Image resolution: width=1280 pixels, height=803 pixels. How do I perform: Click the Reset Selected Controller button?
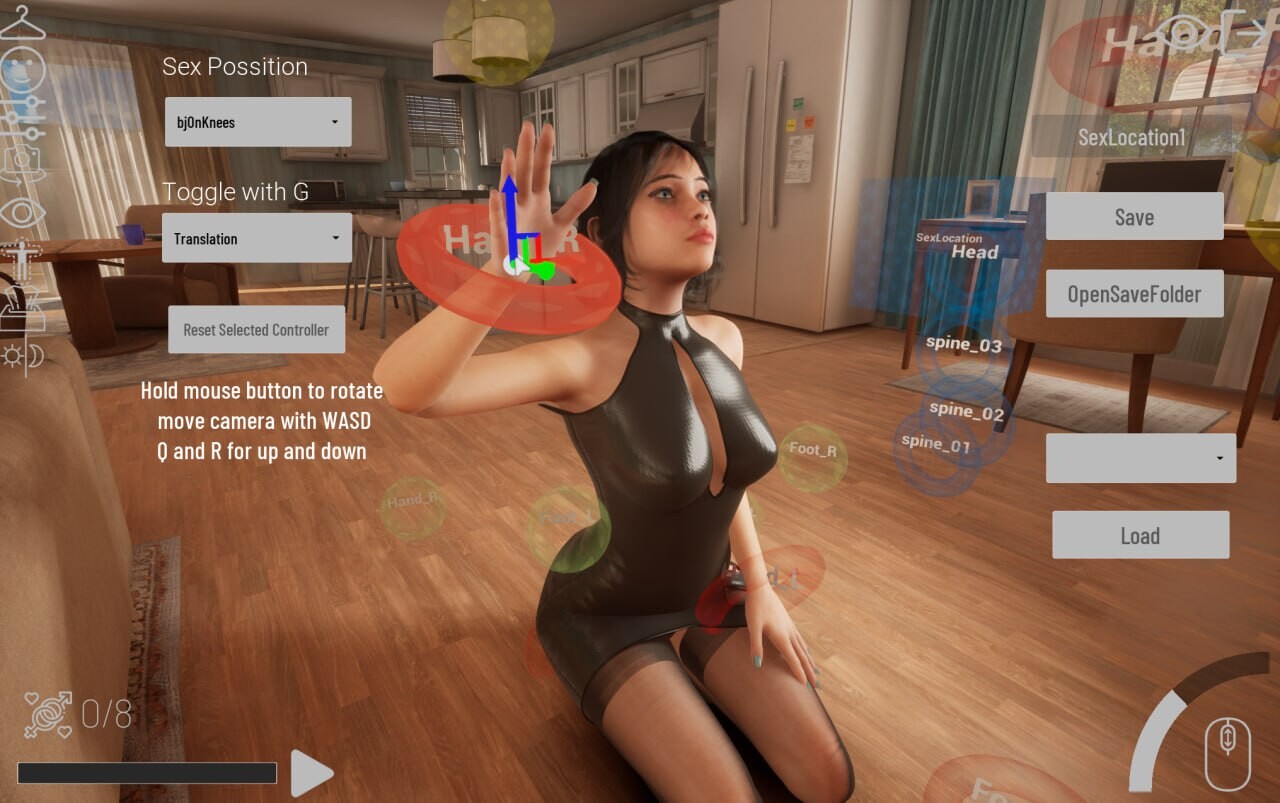pos(256,330)
